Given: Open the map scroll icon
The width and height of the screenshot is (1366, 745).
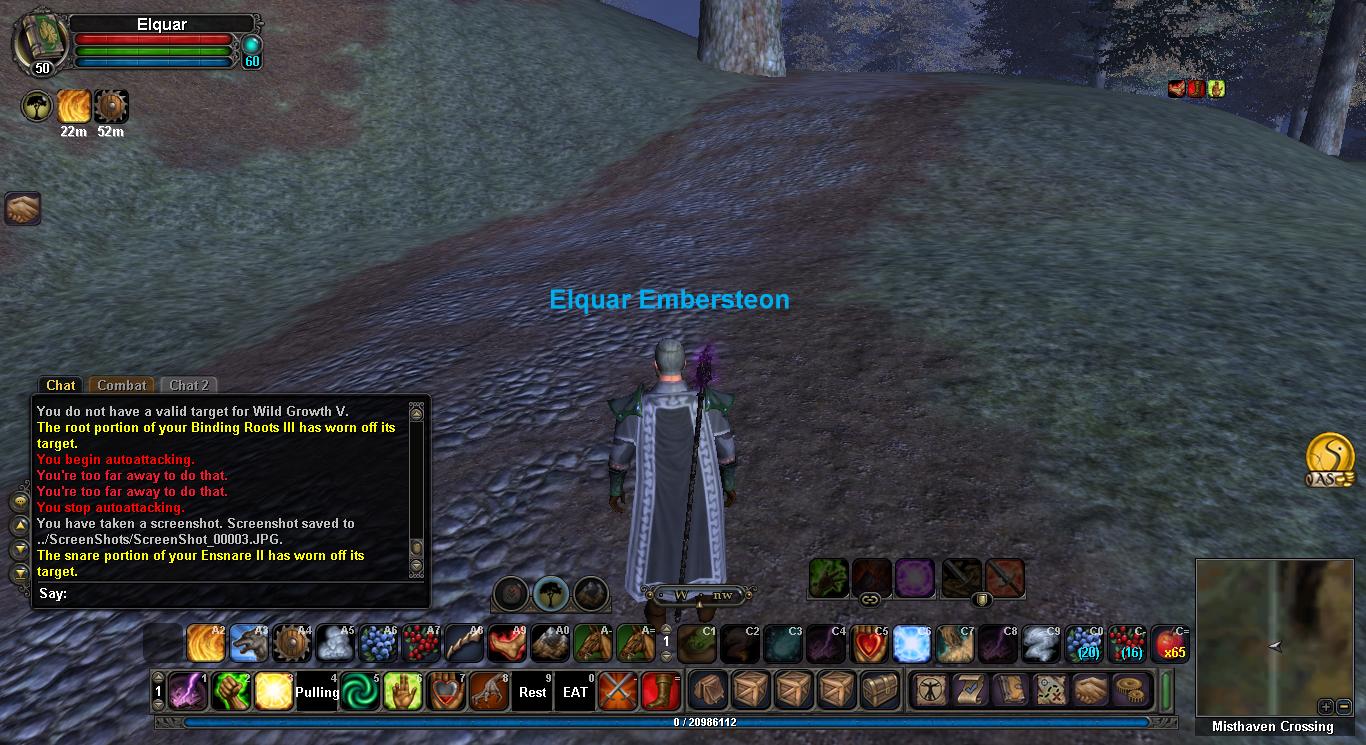Looking at the screenshot, I should pos(1050,691).
